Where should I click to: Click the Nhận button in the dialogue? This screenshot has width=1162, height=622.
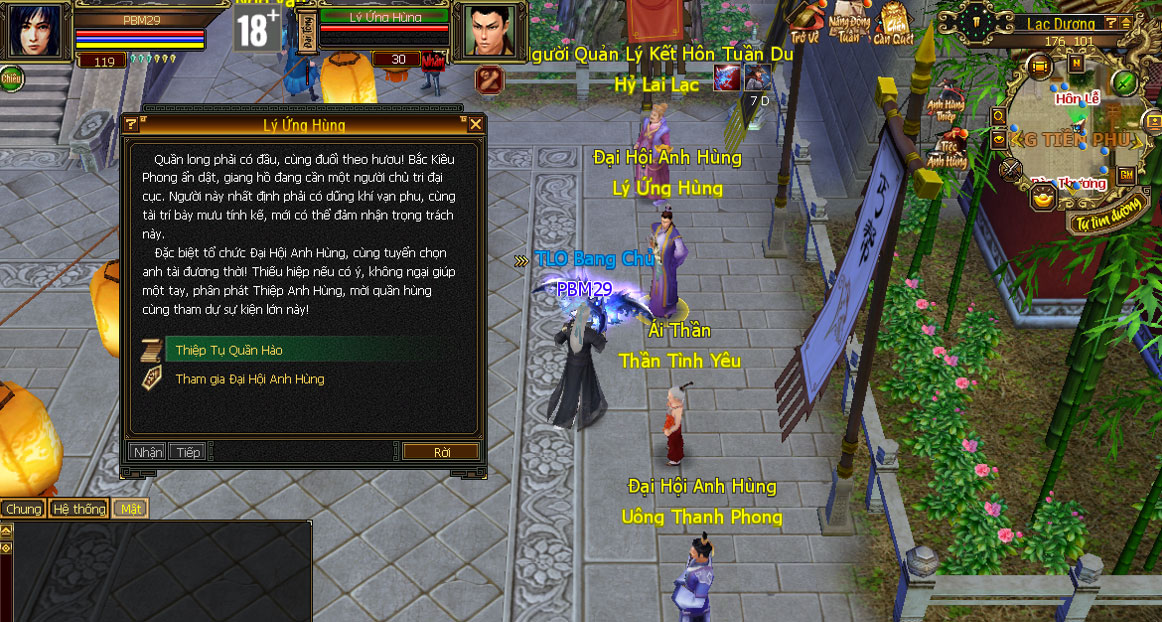[x=147, y=452]
